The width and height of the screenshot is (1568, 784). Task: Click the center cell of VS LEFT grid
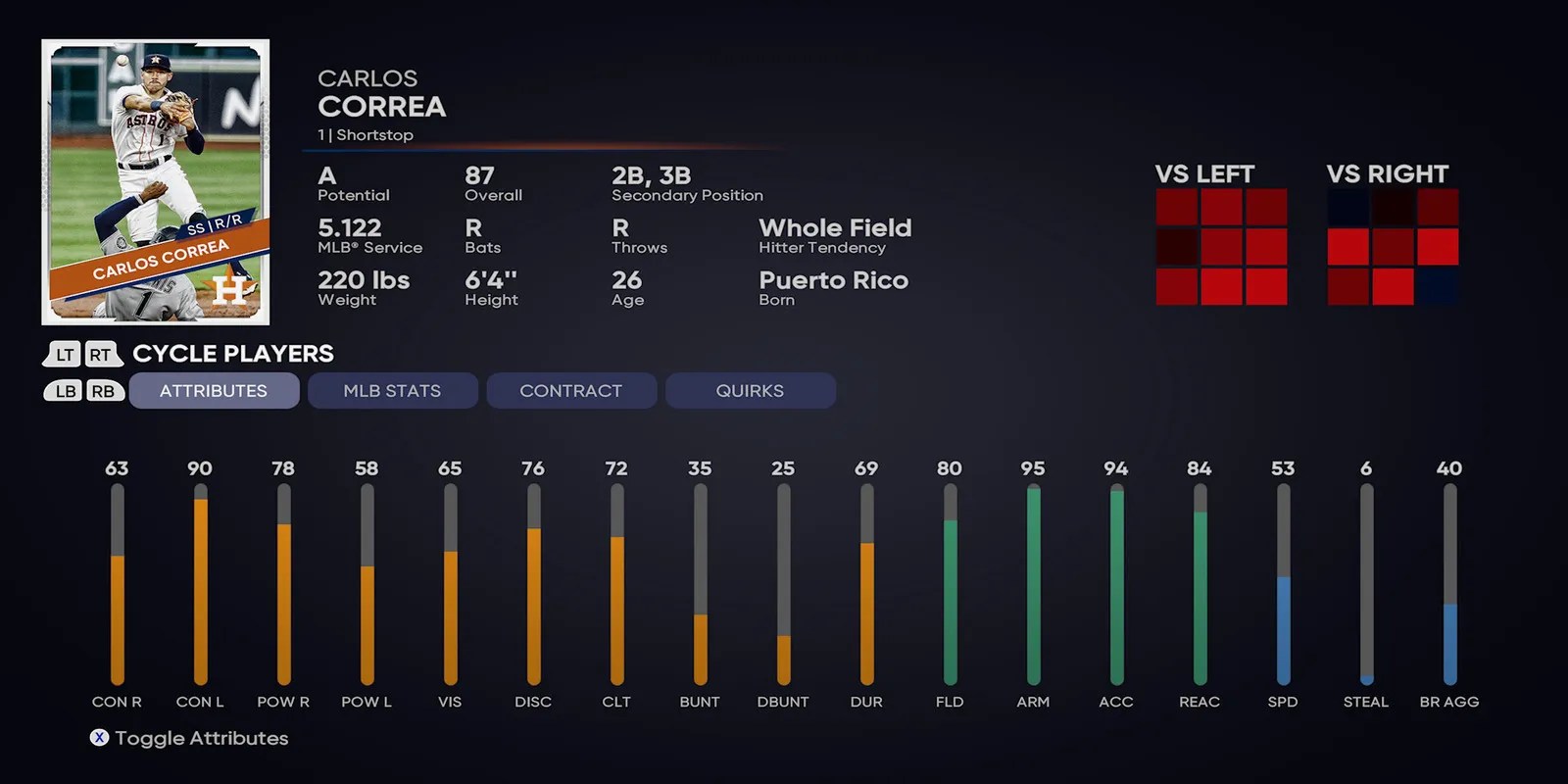click(x=1222, y=246)
